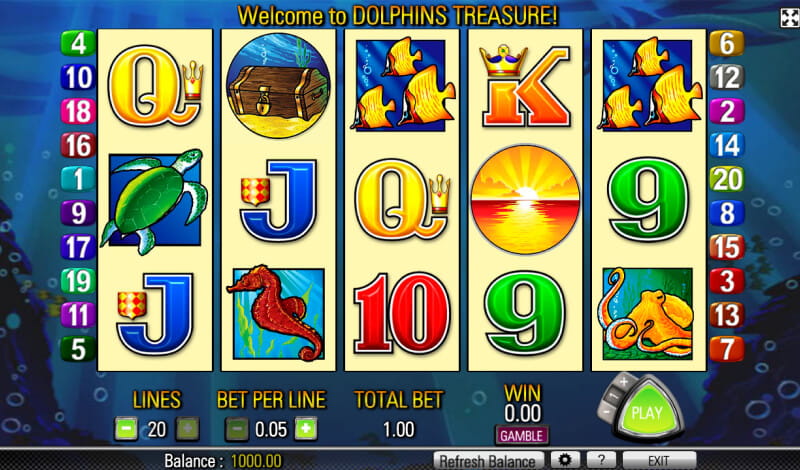The height and width of the screenshot is (470, 800).
Task: Open the gear settings
Action: 565,460
